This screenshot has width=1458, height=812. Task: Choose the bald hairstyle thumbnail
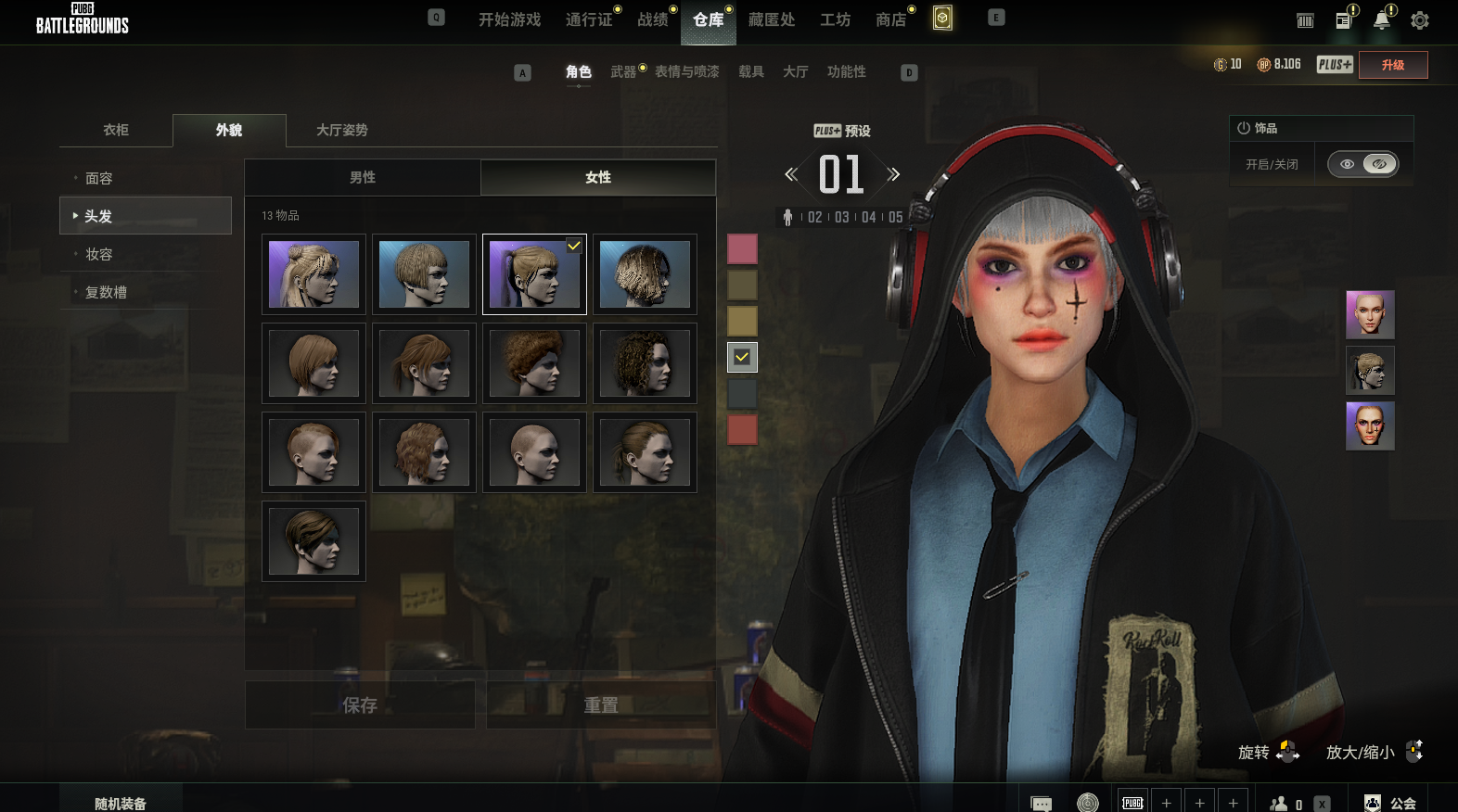tap(534, 452)
